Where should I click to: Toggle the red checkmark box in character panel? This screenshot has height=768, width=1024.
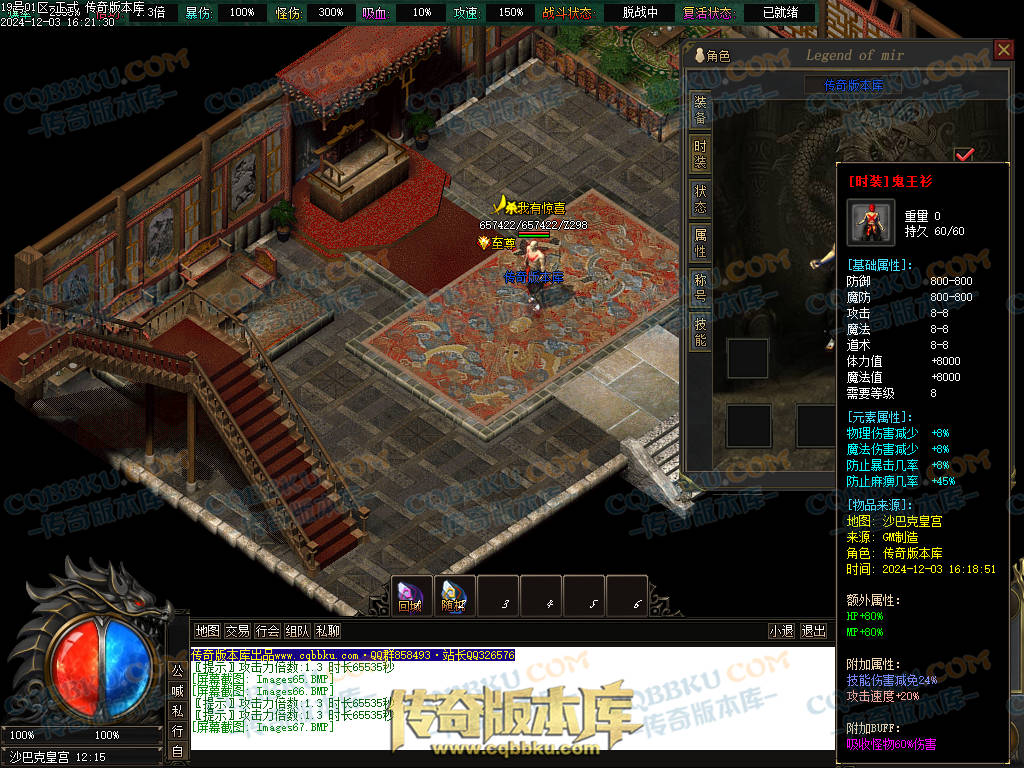pos(964,155)
